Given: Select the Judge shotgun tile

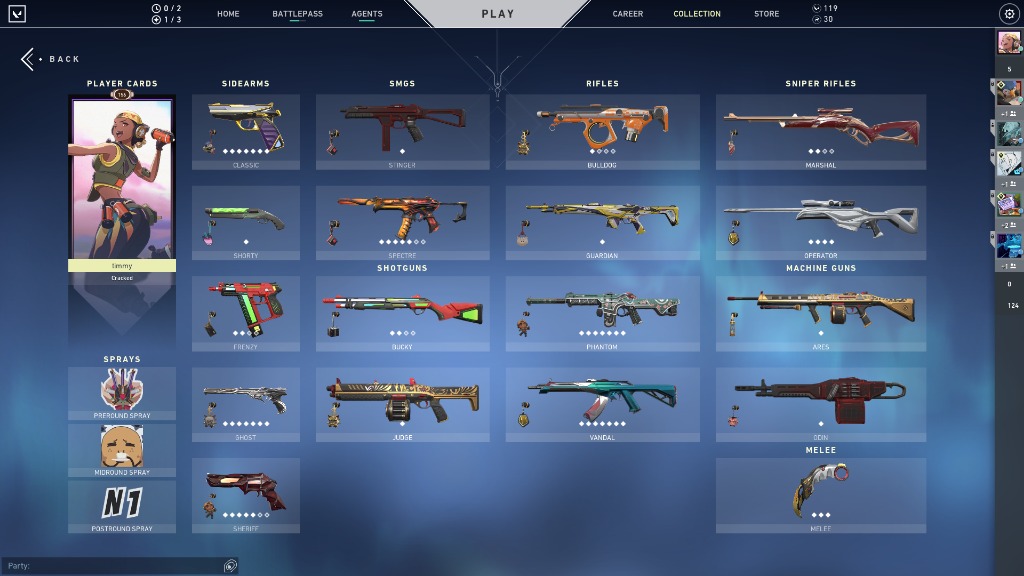Looking at the screenshot, I should [x=402, y=403].
